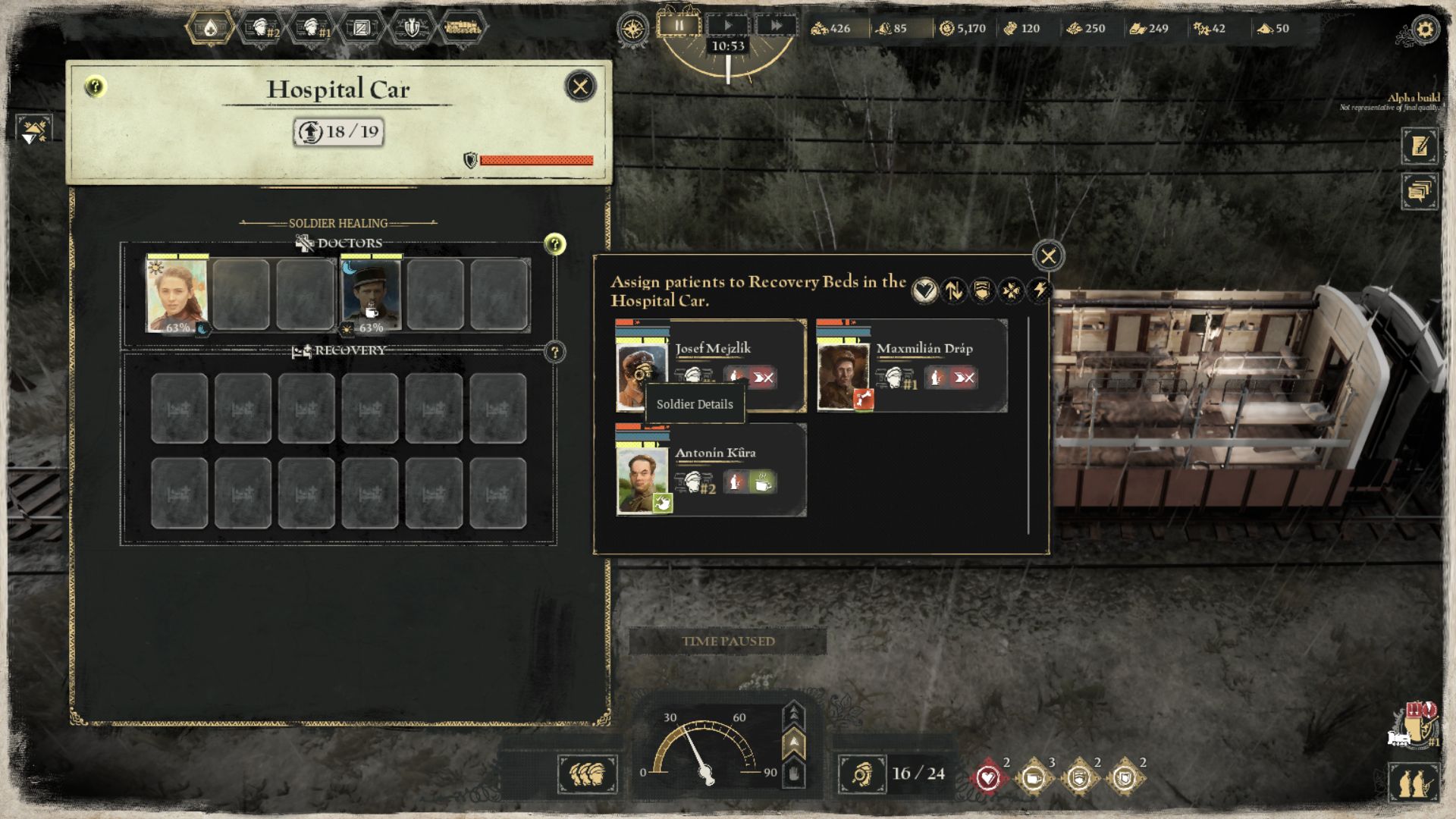Sort patients by heart health icon
1456x819 pixels.
pos(924,290)
